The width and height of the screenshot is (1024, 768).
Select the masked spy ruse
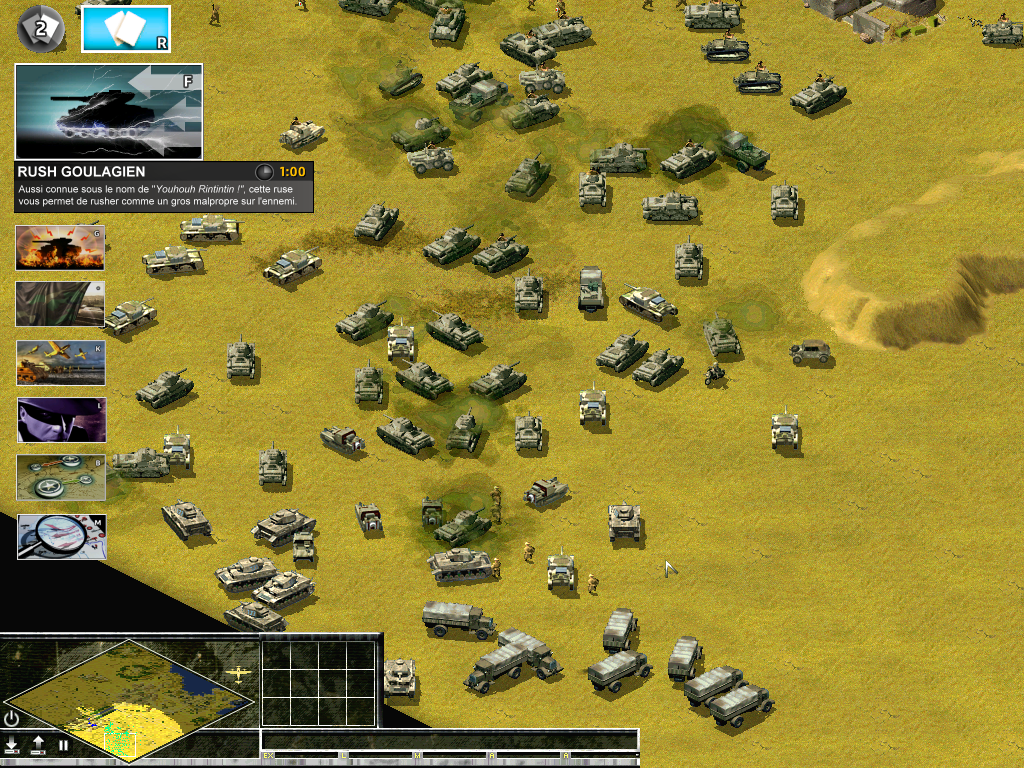coord(60,420)
